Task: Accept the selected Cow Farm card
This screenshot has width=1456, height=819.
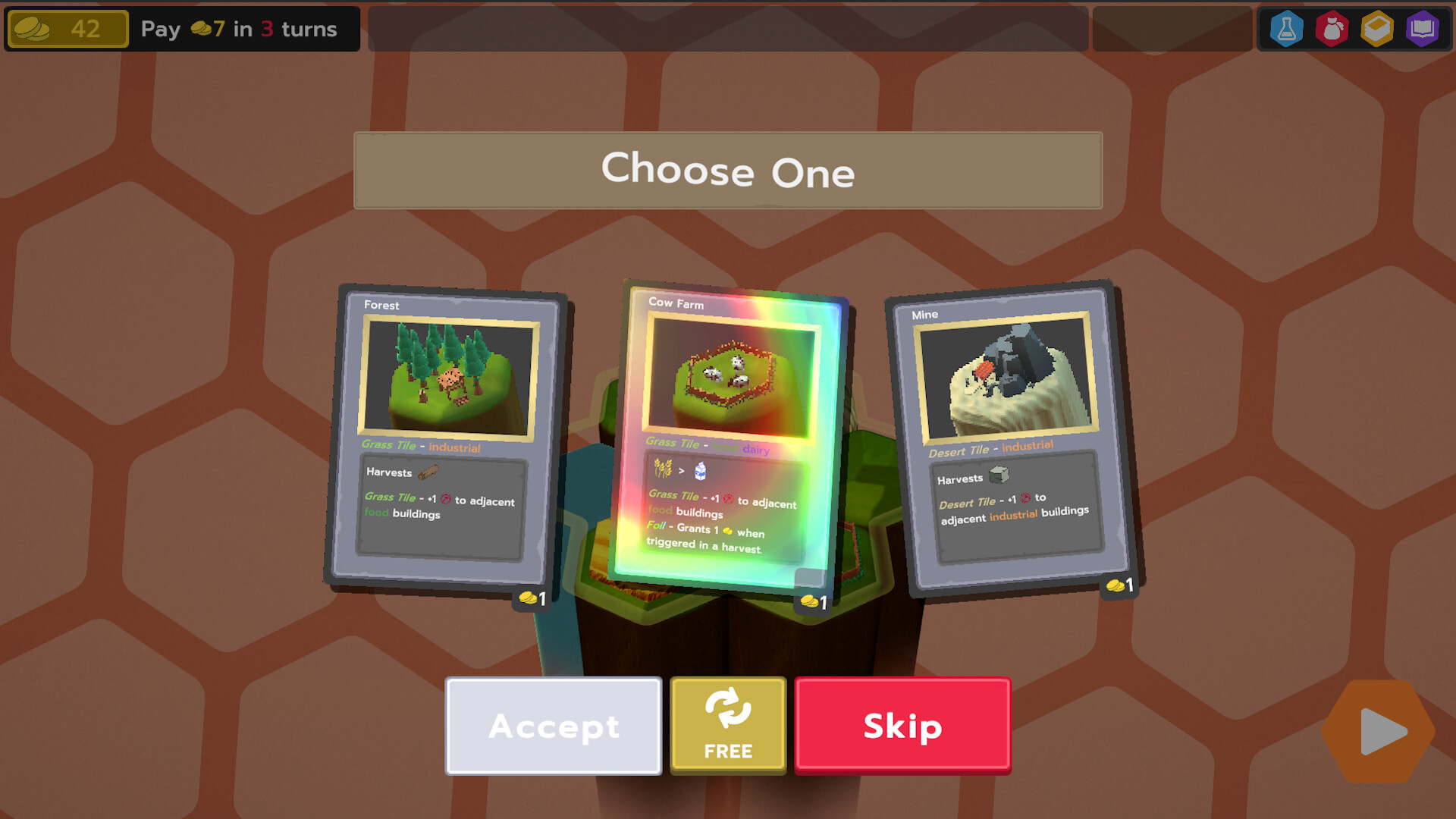Action: 553,726
